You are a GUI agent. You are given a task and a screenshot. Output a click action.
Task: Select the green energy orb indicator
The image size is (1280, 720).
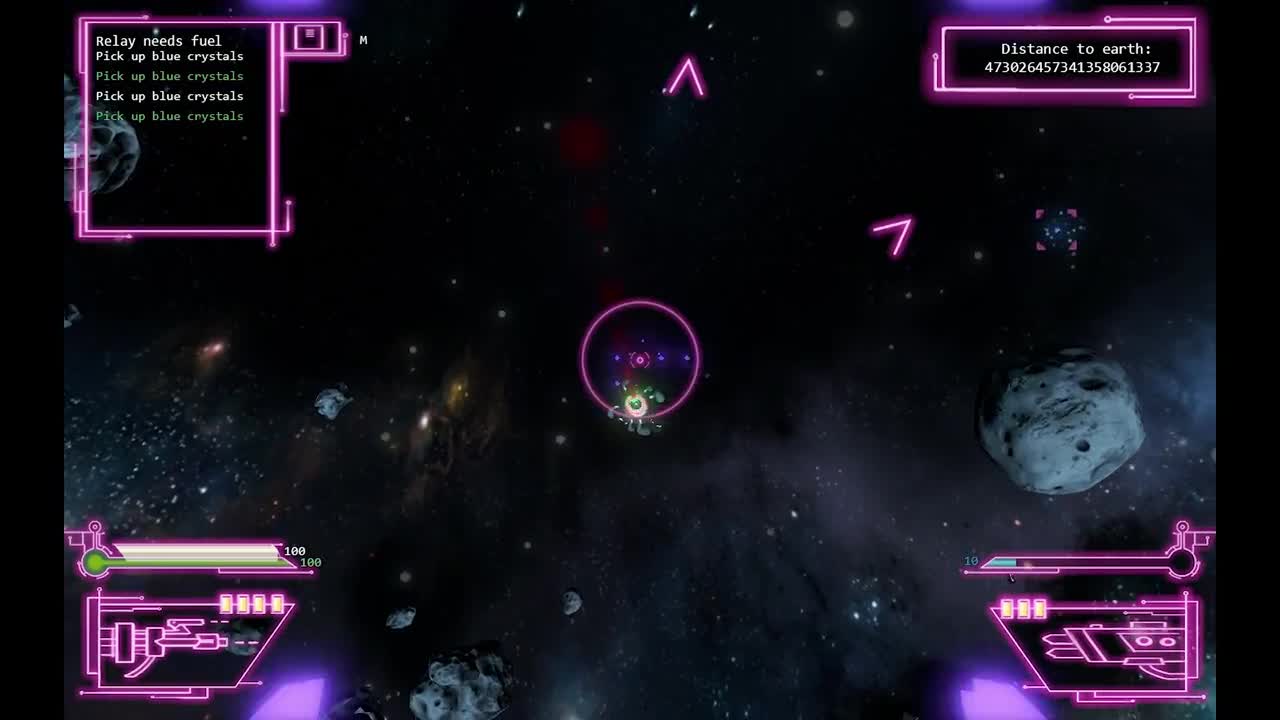click(x=95, y=561)
